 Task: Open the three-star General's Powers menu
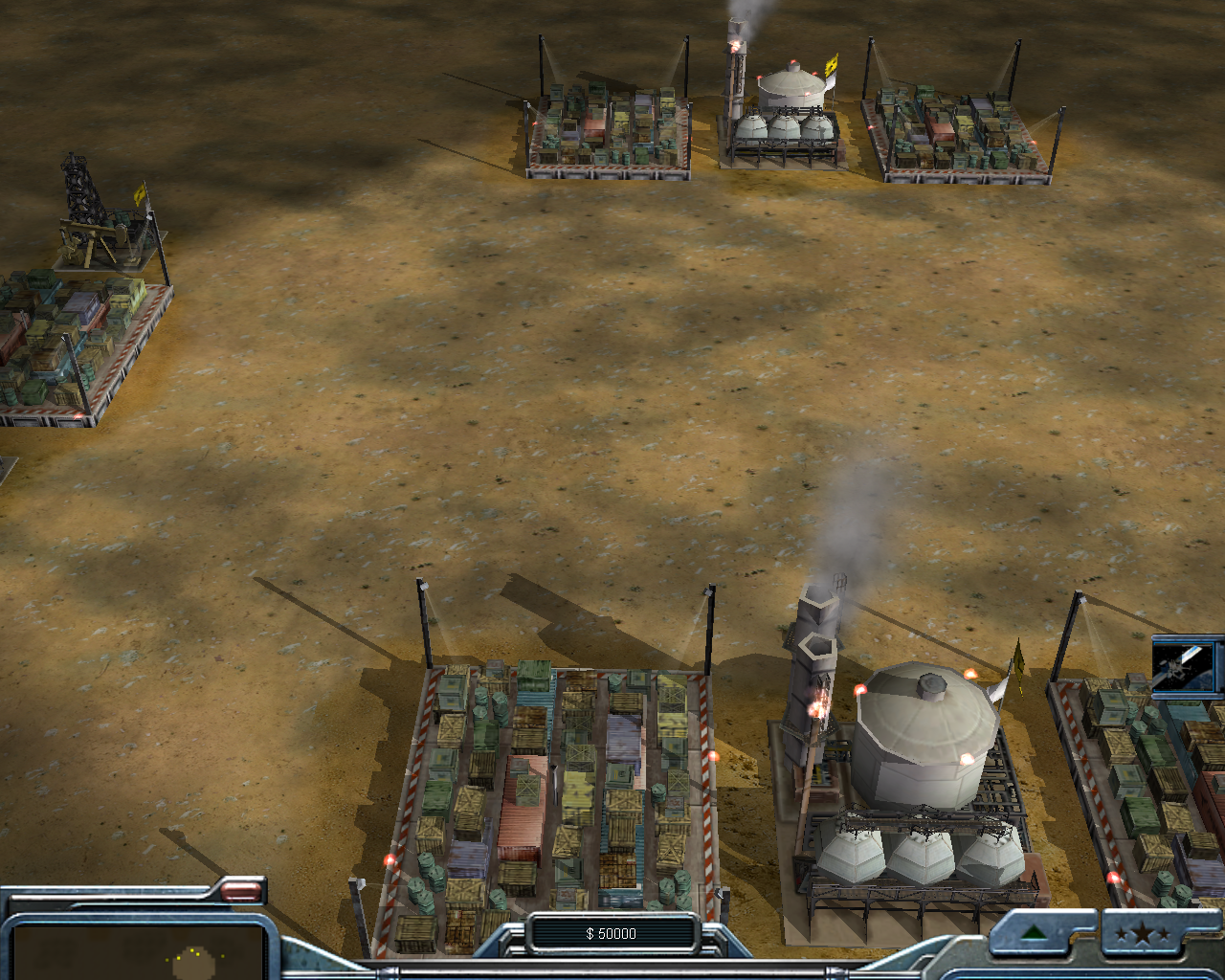[x=1142, y=933]
